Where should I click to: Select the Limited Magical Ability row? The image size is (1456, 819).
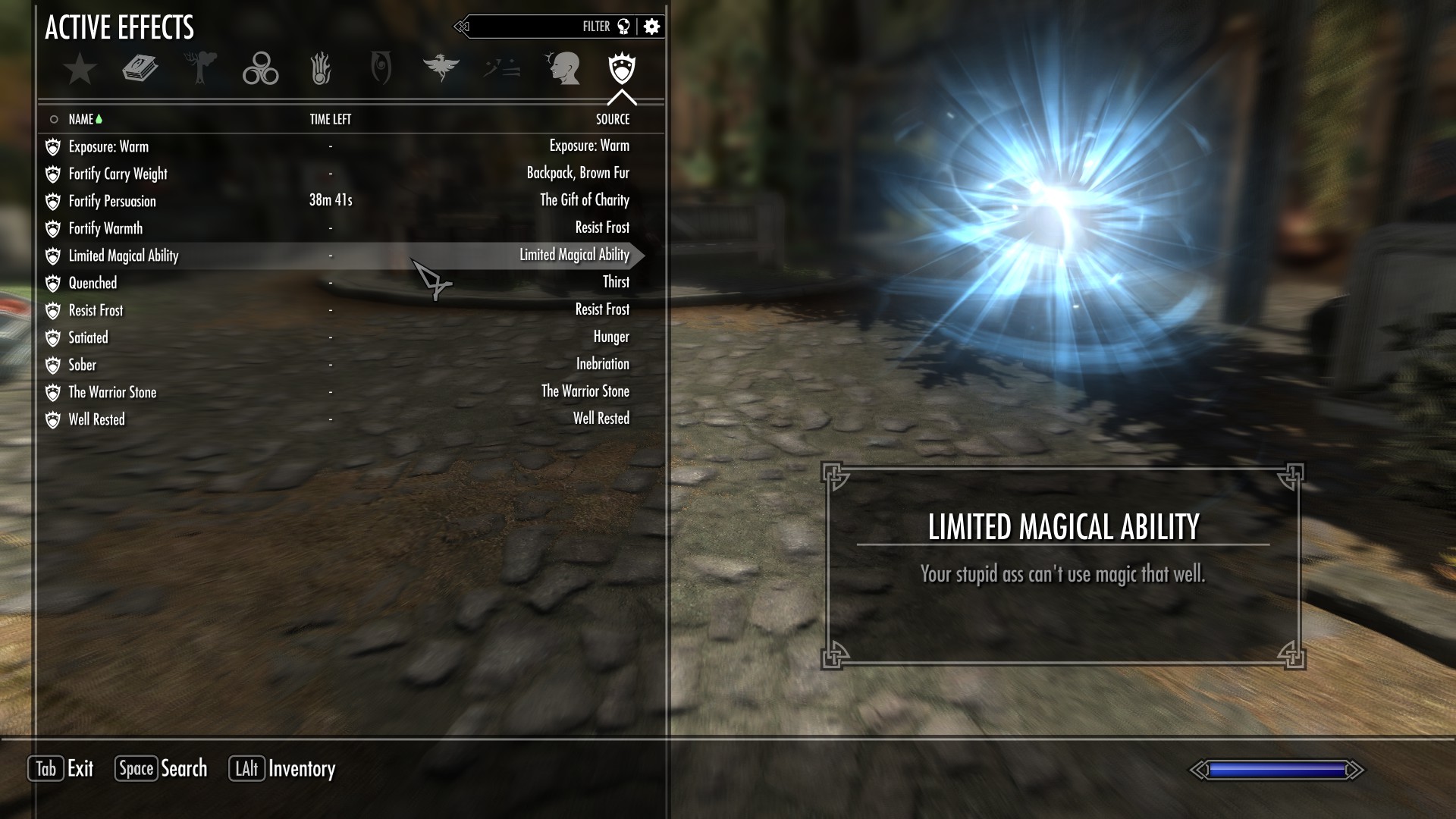tap(124, 256)
